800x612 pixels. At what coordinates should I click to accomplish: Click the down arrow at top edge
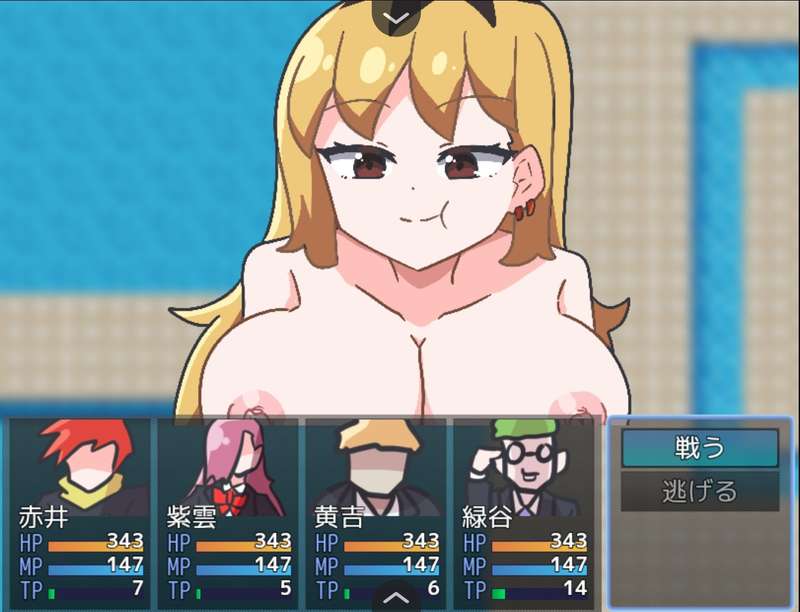pyautogui.click(x=399, y=17)
